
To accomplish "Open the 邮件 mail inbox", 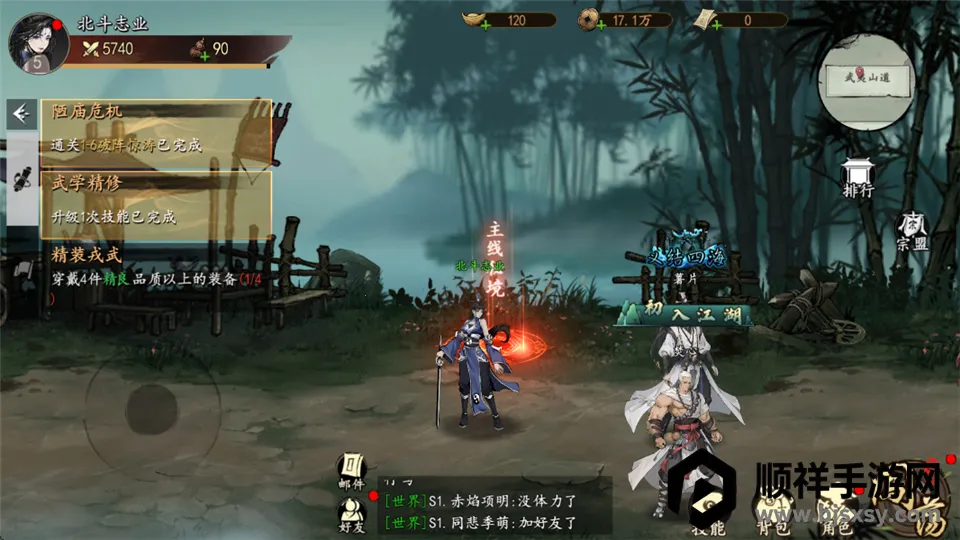I will (352, 471).
